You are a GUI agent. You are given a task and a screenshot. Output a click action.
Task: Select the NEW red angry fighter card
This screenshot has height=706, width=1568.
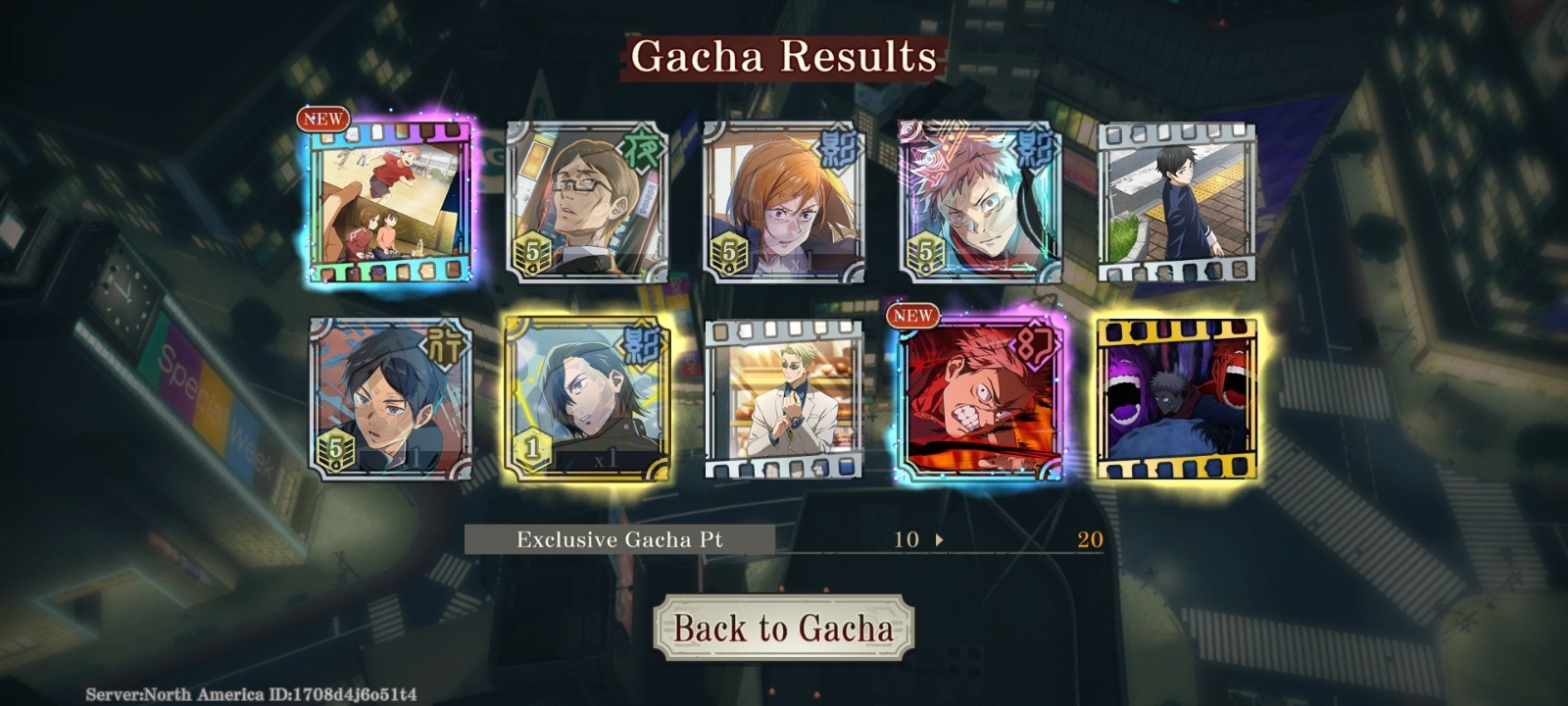(979, 399)
